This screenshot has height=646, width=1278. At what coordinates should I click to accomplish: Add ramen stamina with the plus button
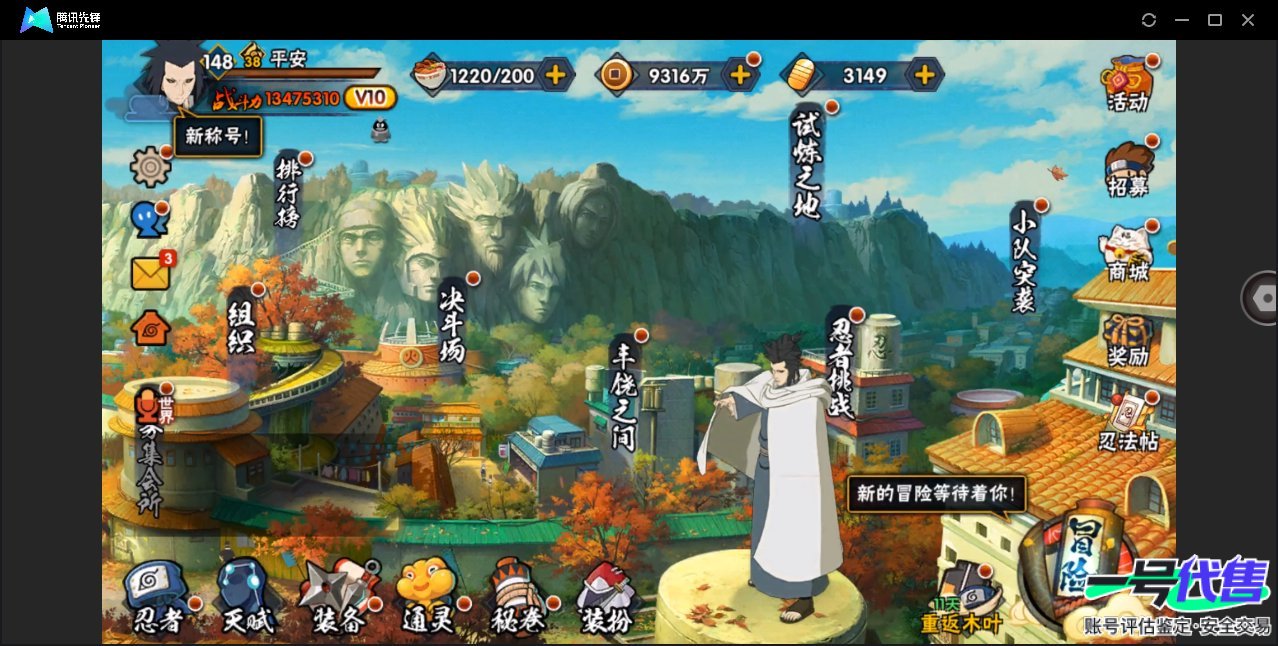pyautogui.click(x=555, y=75)
